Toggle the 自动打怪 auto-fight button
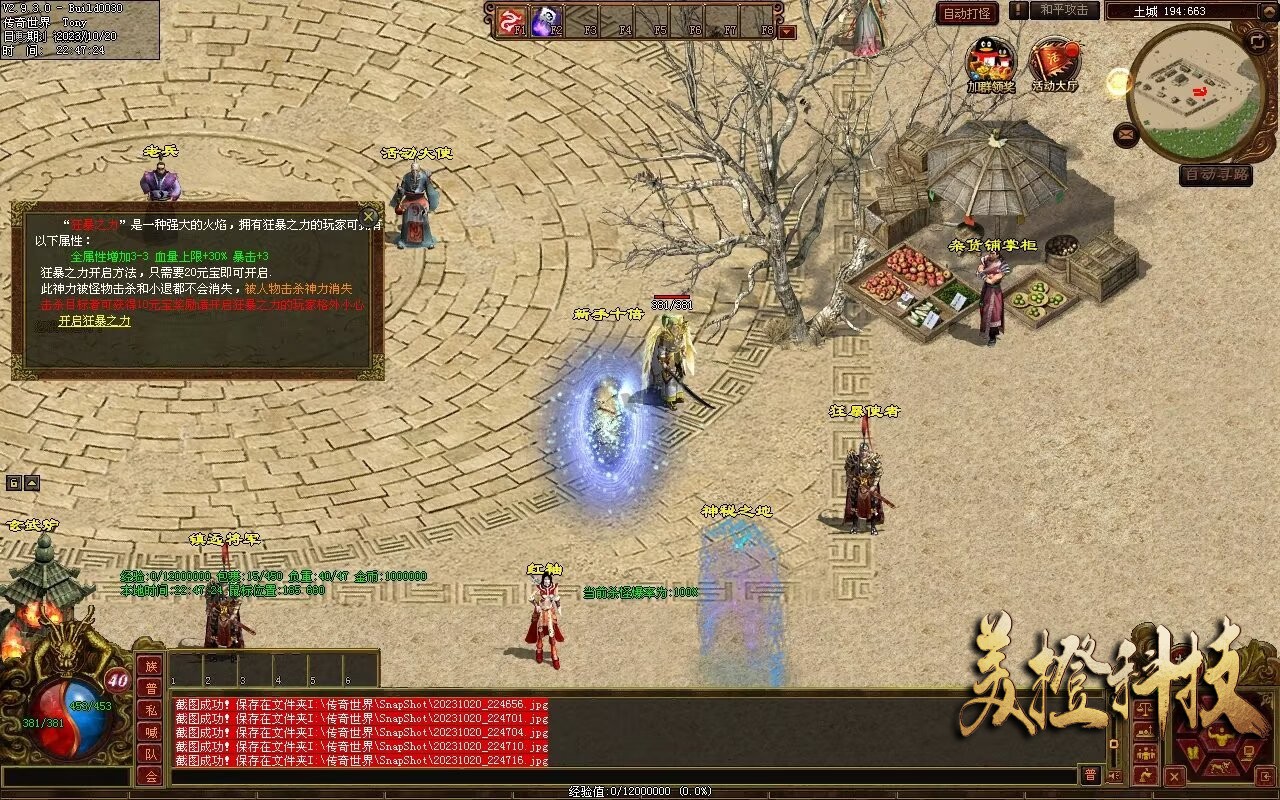Image resolution: width=1280 pixels, height=800 pixels. pyautogui.click(x=967, y=14)
